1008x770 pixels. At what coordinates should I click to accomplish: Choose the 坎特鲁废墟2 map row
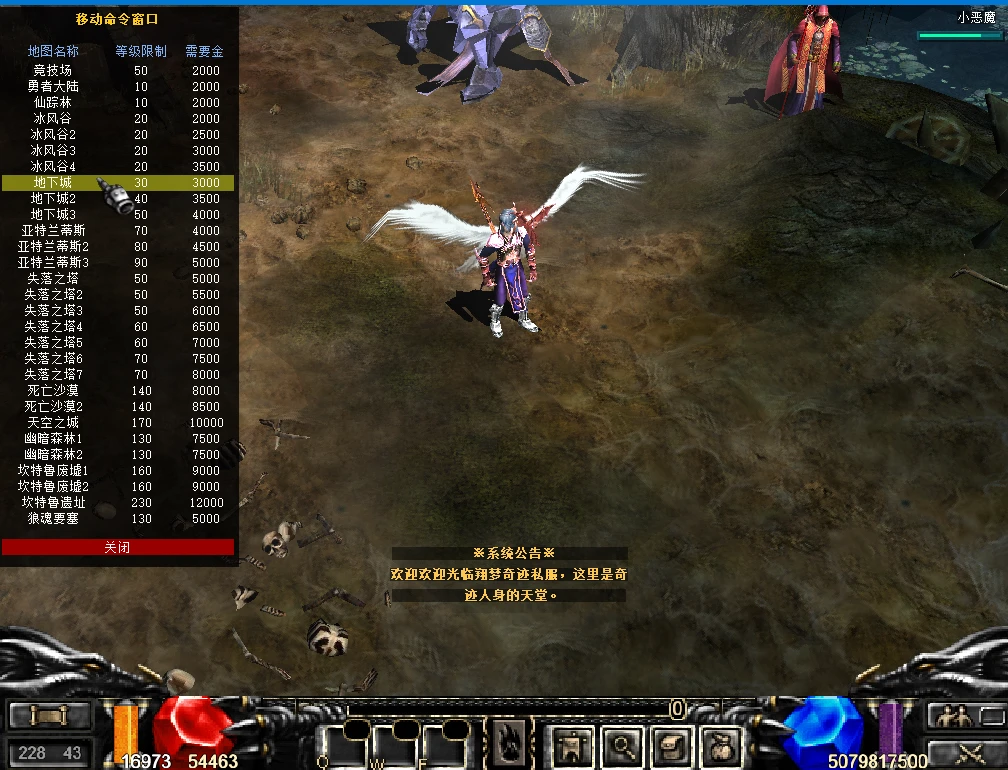53,487
